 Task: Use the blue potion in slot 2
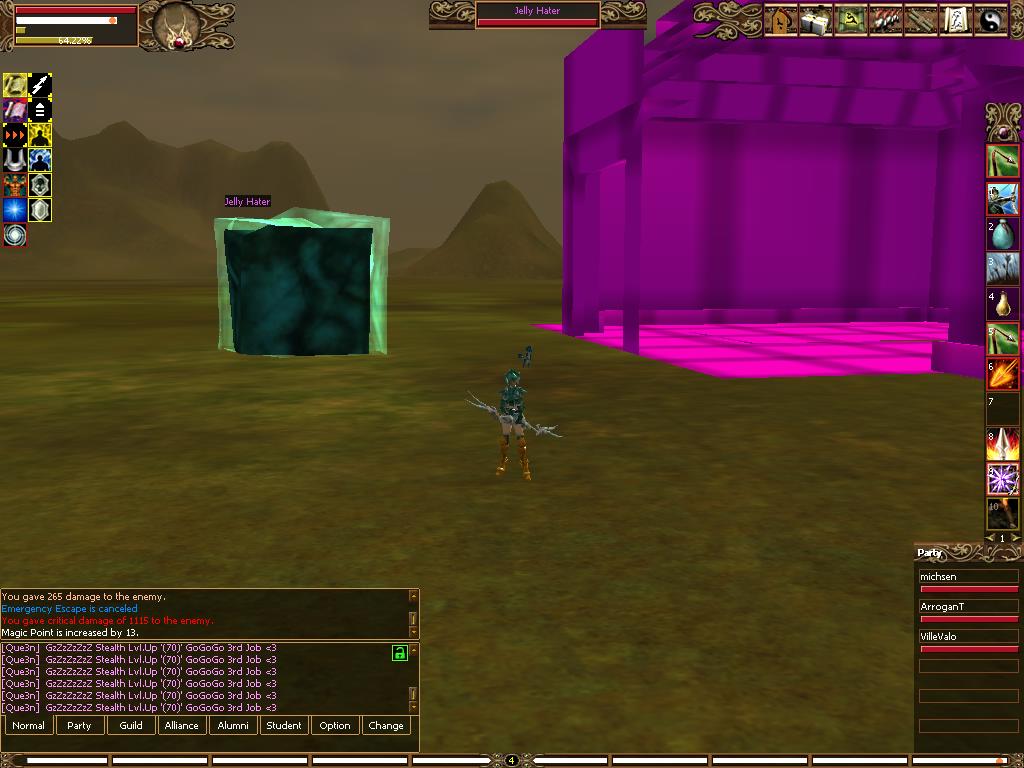[x=1003, y=235]
